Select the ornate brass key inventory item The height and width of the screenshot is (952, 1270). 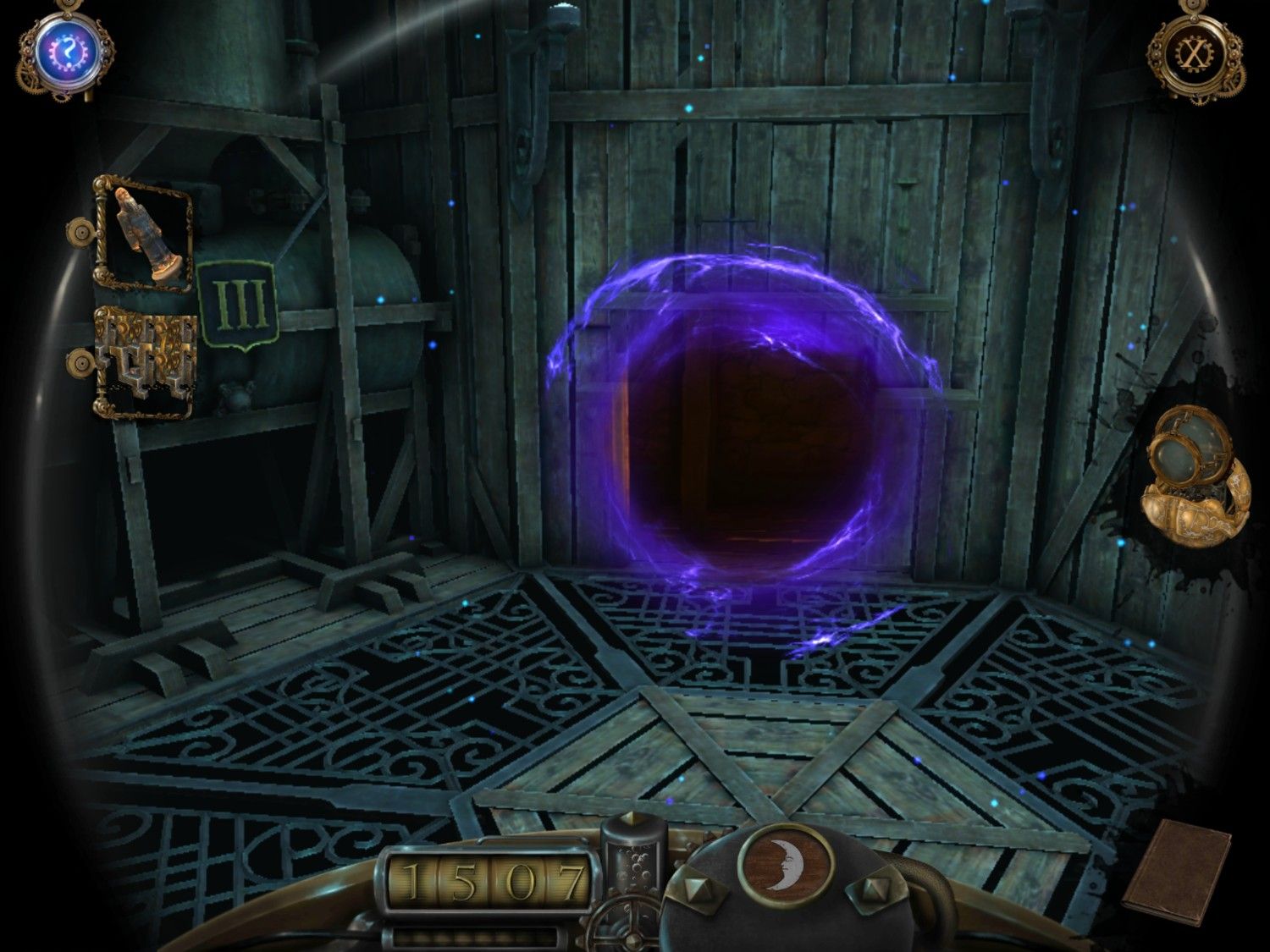pyautogui.click(x=142, y=362)
